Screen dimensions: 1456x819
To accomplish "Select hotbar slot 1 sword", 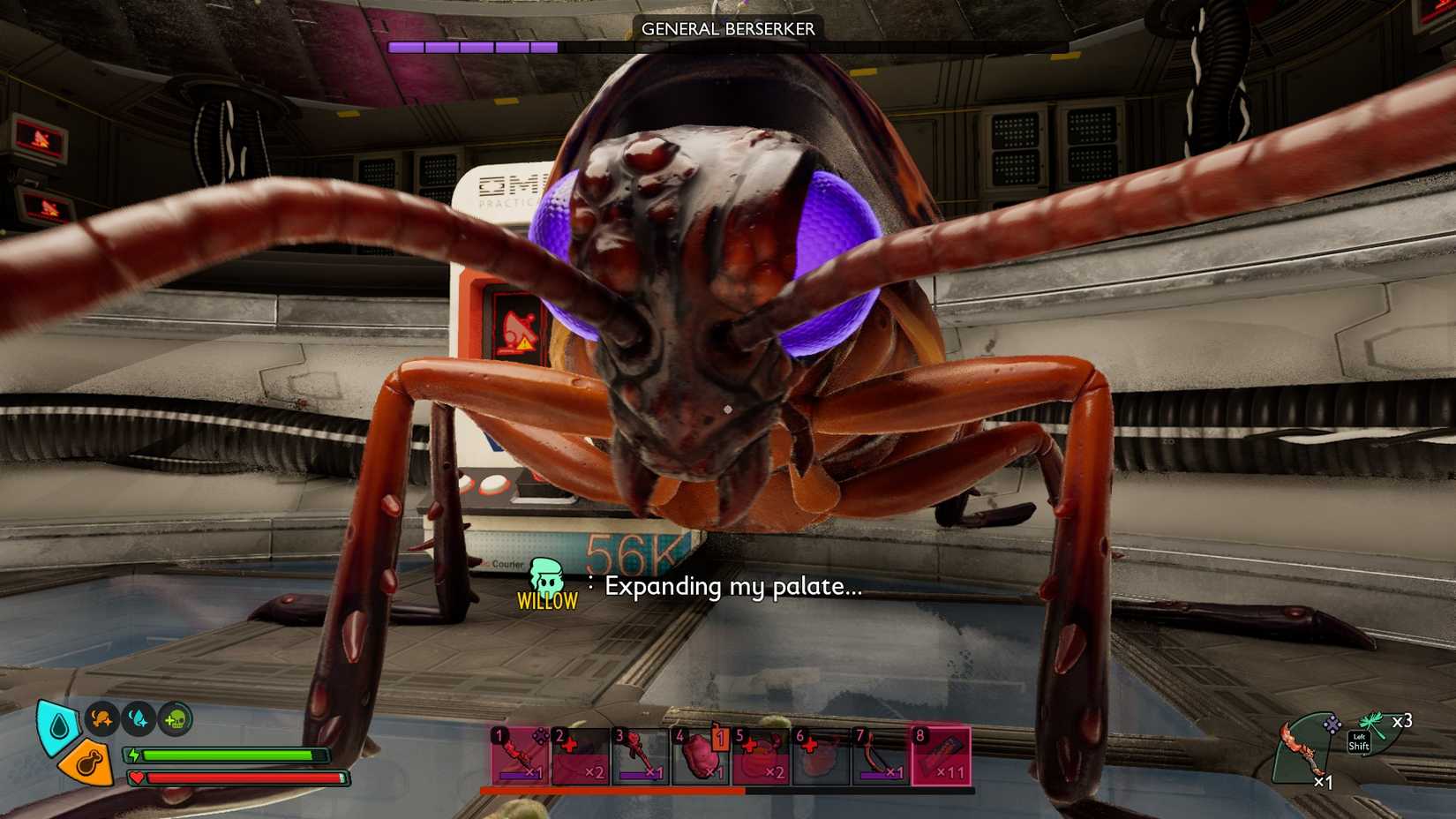I will tap(520, 756).
